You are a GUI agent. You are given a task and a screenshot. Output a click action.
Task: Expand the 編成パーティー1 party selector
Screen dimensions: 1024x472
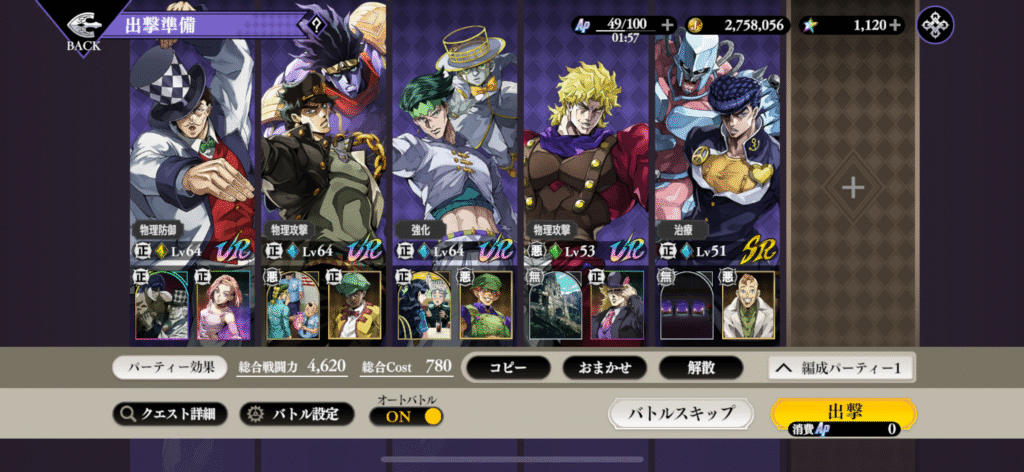(840, 368)
